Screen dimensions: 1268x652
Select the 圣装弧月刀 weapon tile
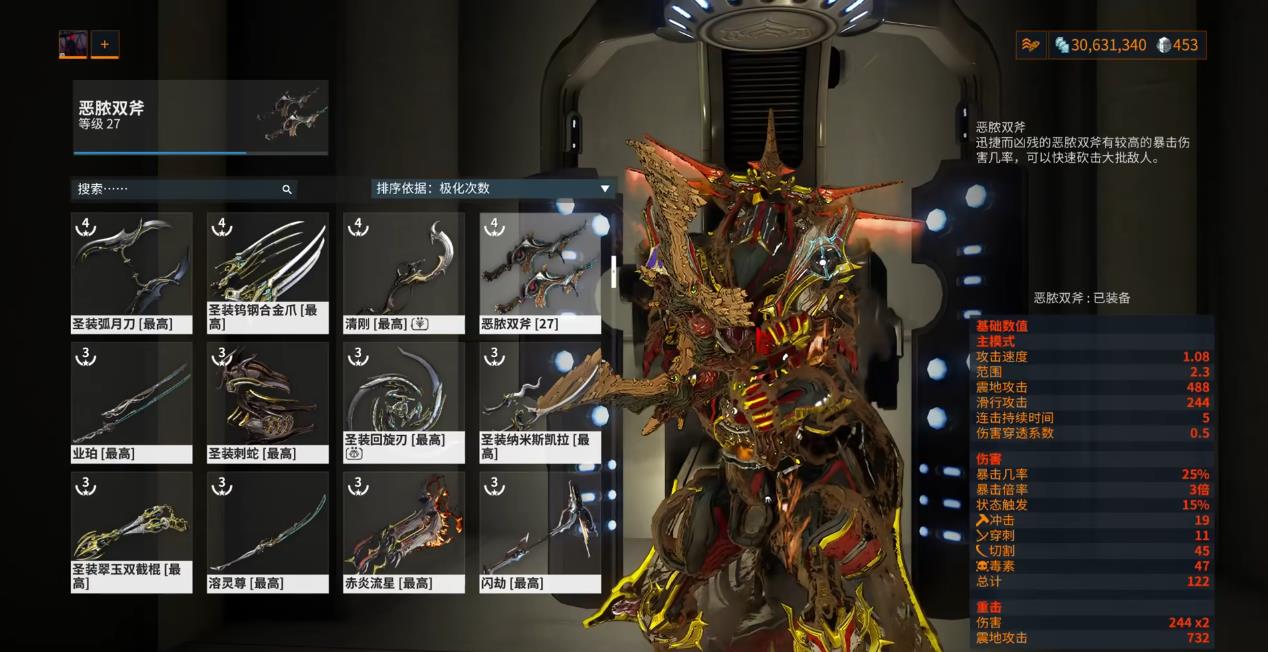[x=130, y=272]
